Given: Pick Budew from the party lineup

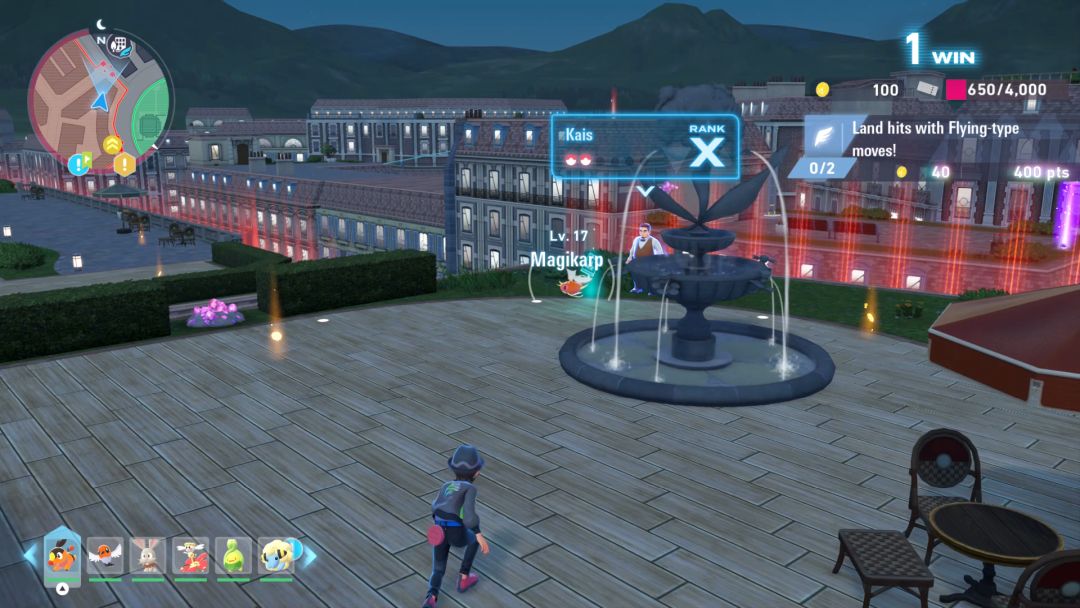Looking at the screenshot, I should tap(233, 555).
